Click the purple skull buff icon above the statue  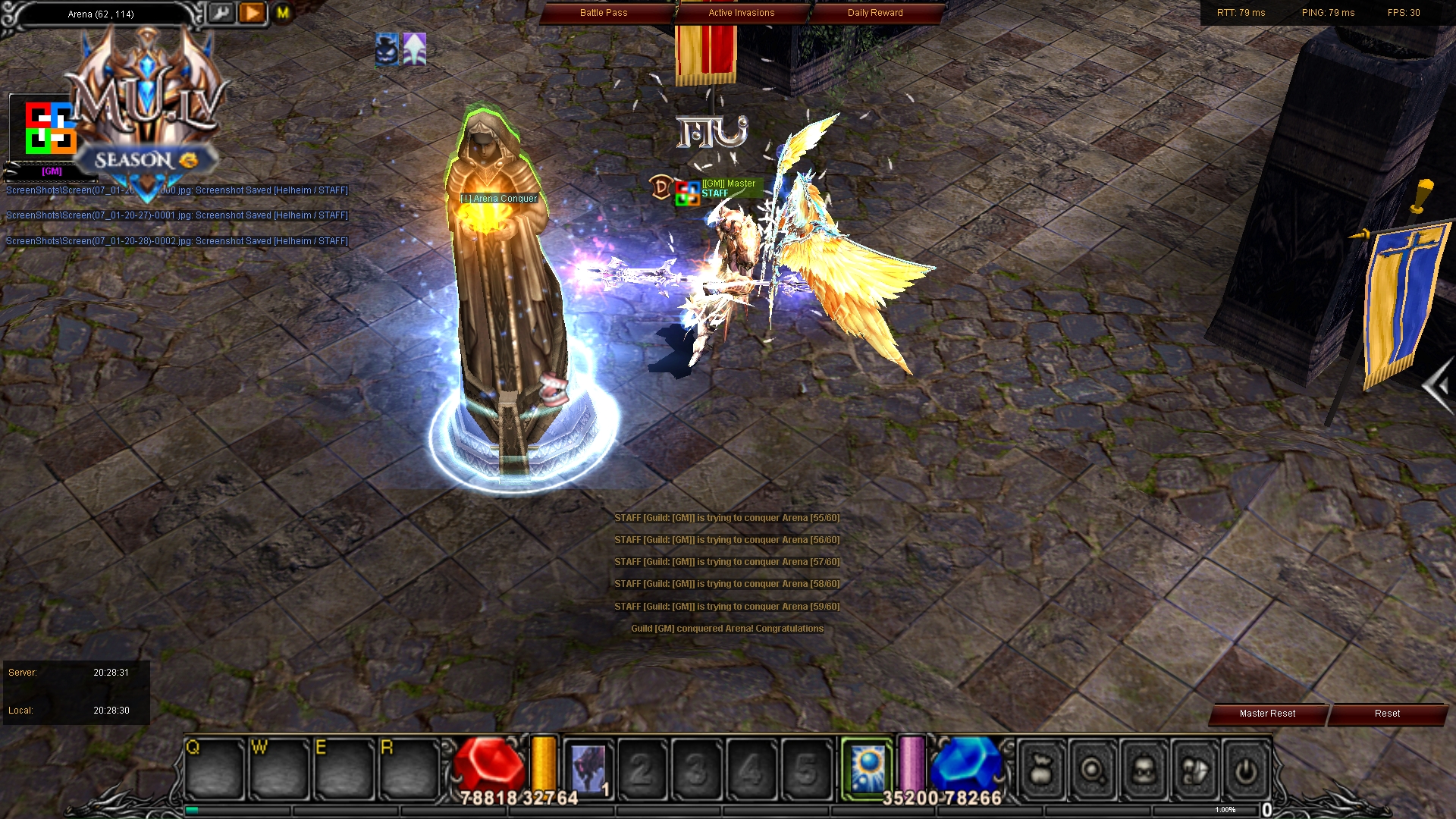(387, 50)
